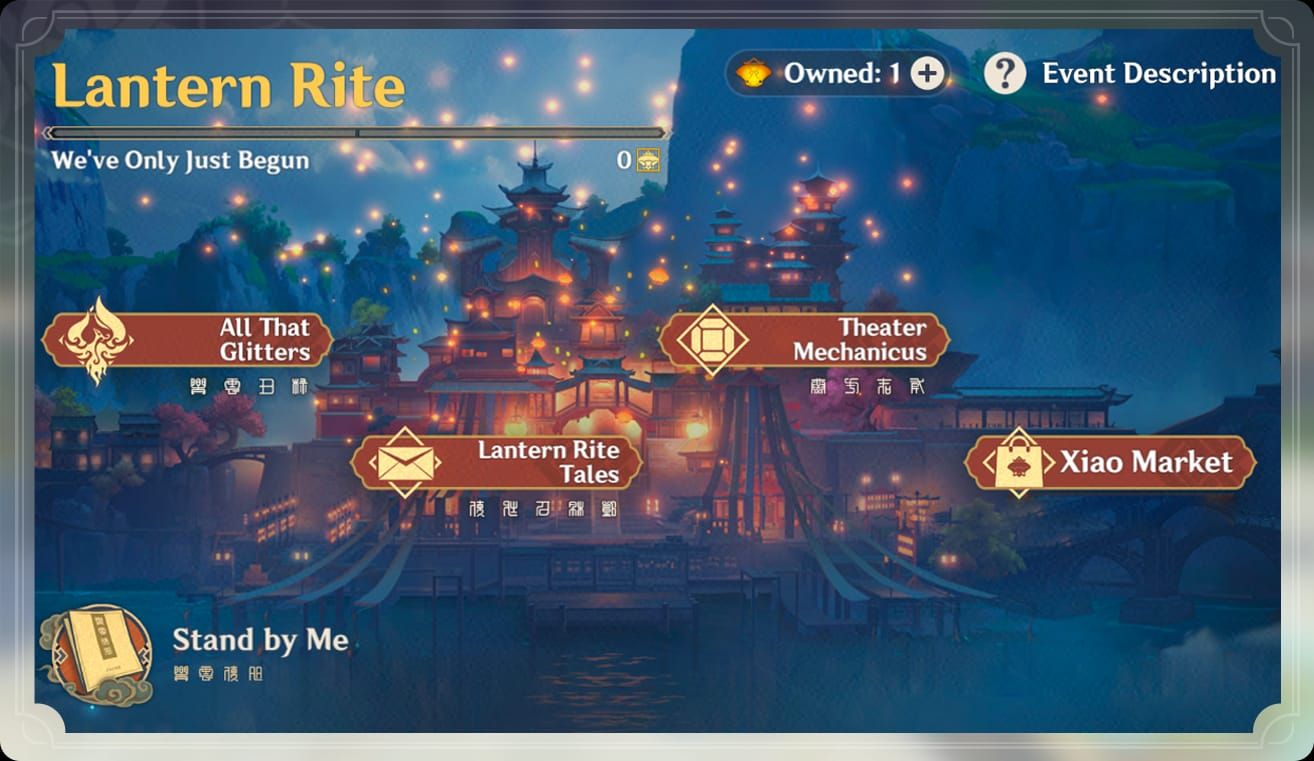Image resolution: width=1314 pixels, height=761 pixels.
Task: Click the question mark help icon
Action: 1007,72
